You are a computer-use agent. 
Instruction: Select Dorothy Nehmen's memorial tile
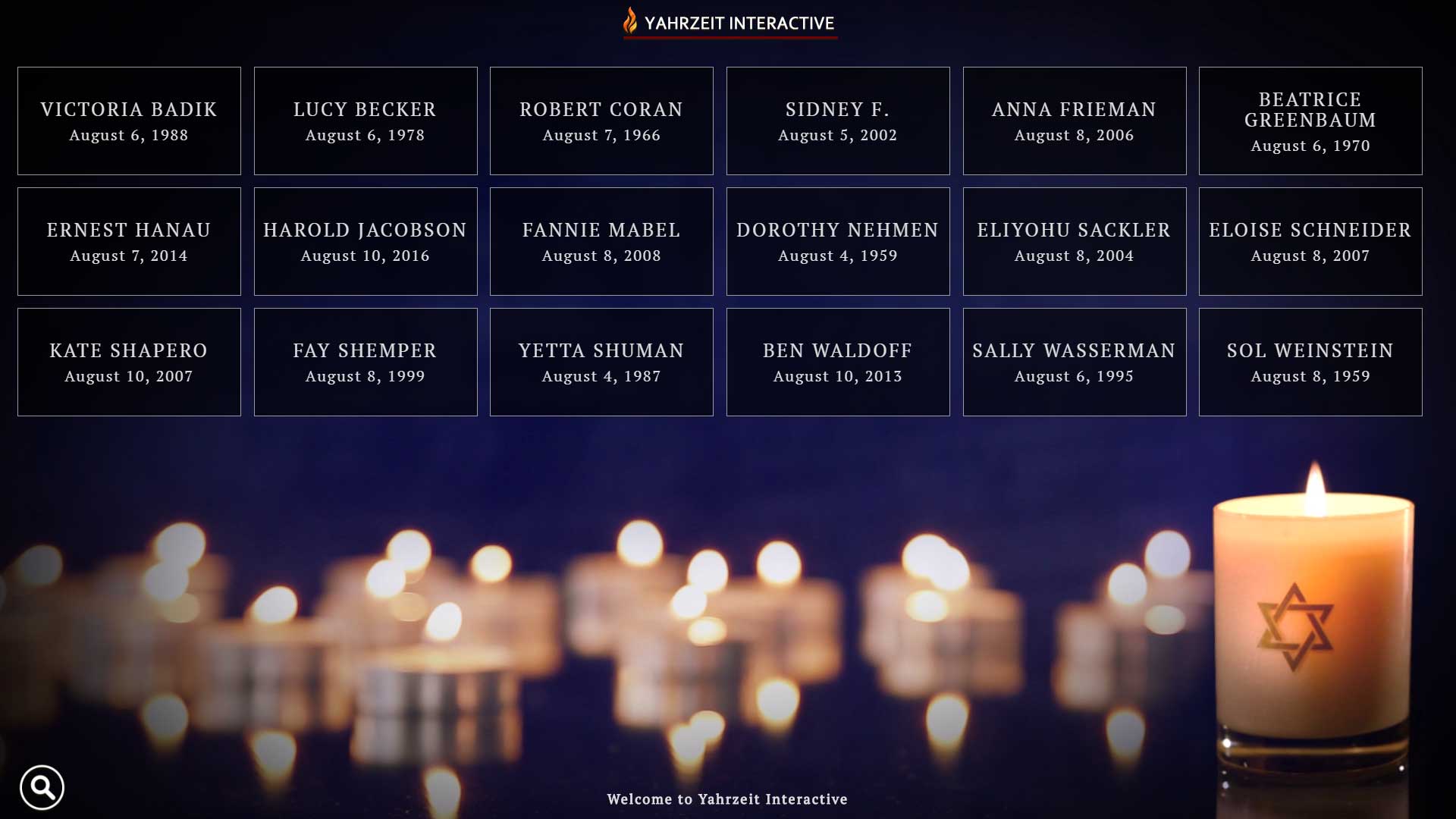point(838,241)
